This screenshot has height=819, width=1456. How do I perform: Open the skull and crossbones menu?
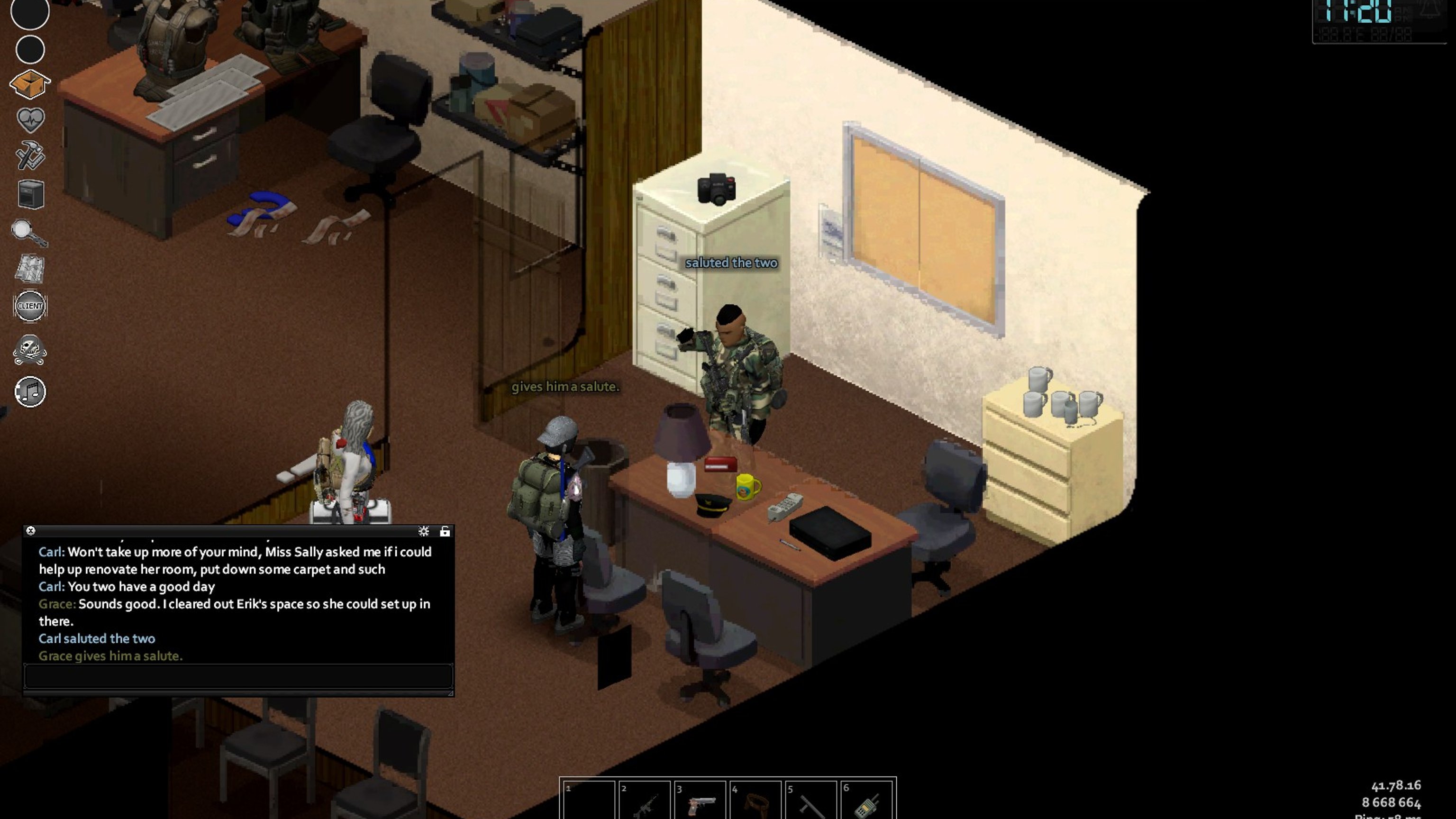[x=30, y=350]
